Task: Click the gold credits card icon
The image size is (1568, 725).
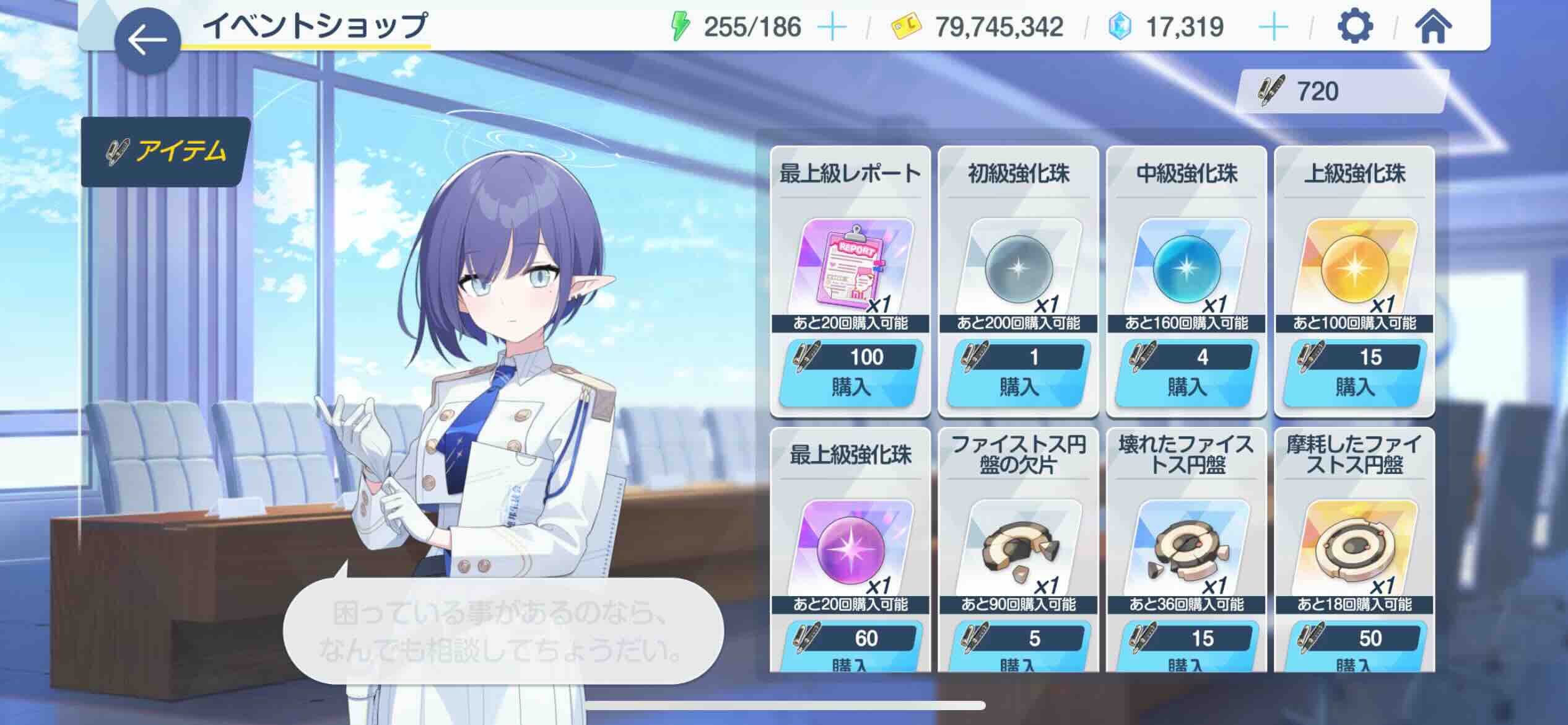Action: coord(904,26)
